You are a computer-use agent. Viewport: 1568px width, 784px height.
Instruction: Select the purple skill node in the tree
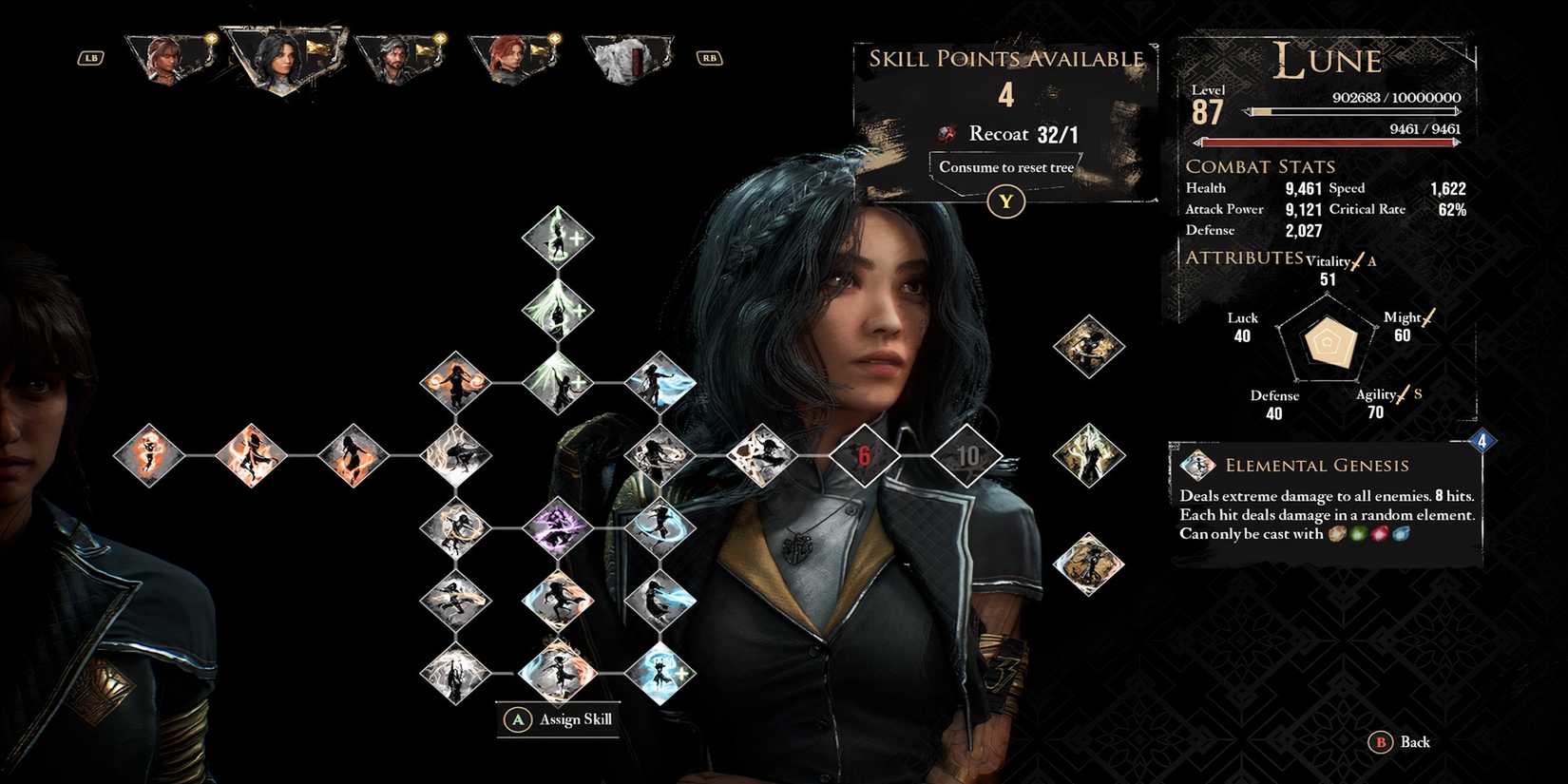pos(556,527)
